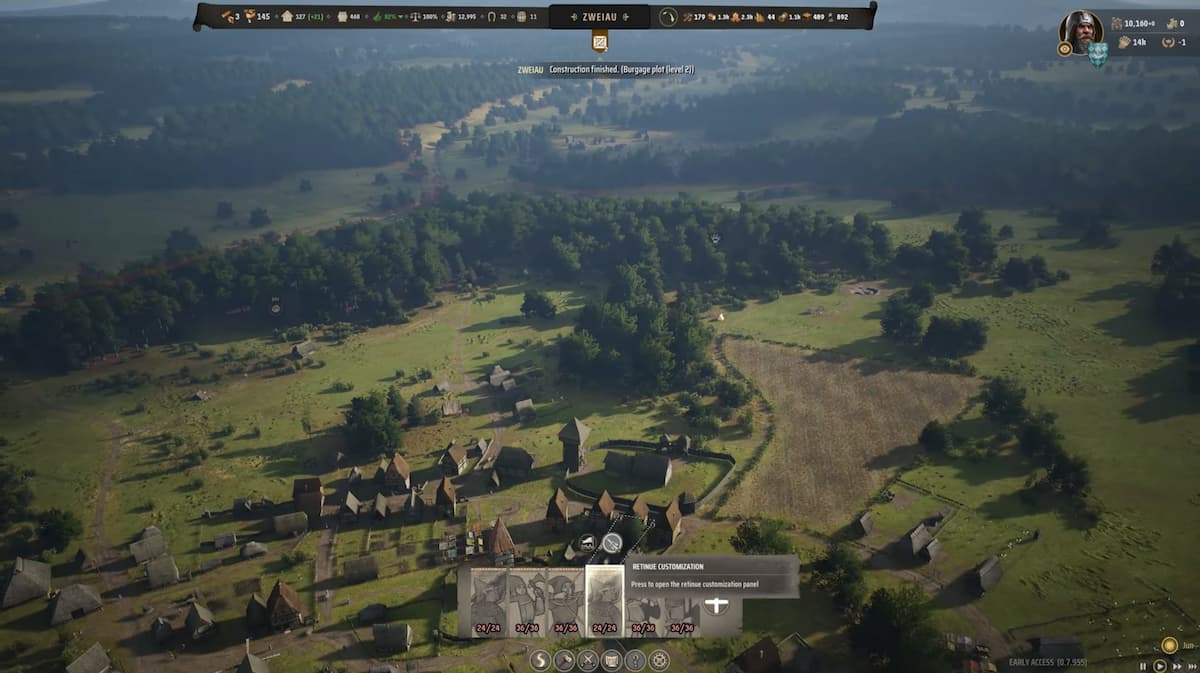The width and height of the screenshot is (1200, 673).
Task: Open the highlighted retinue unit card
Action: [x=604, y=601]
